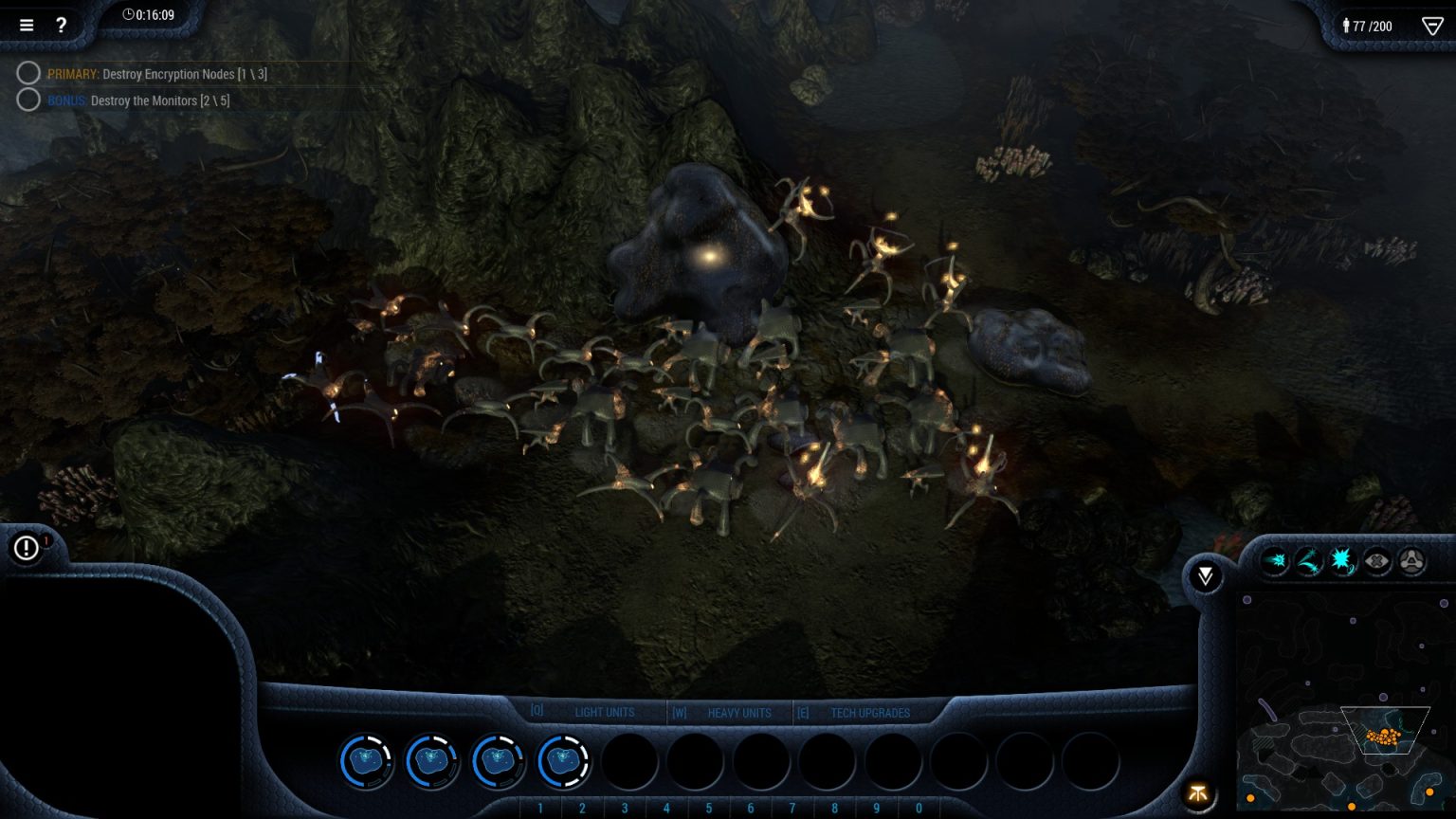The image size is (1456, 819).
Task: Click the alert icon with red notification badge
Action: coord(26,548)
